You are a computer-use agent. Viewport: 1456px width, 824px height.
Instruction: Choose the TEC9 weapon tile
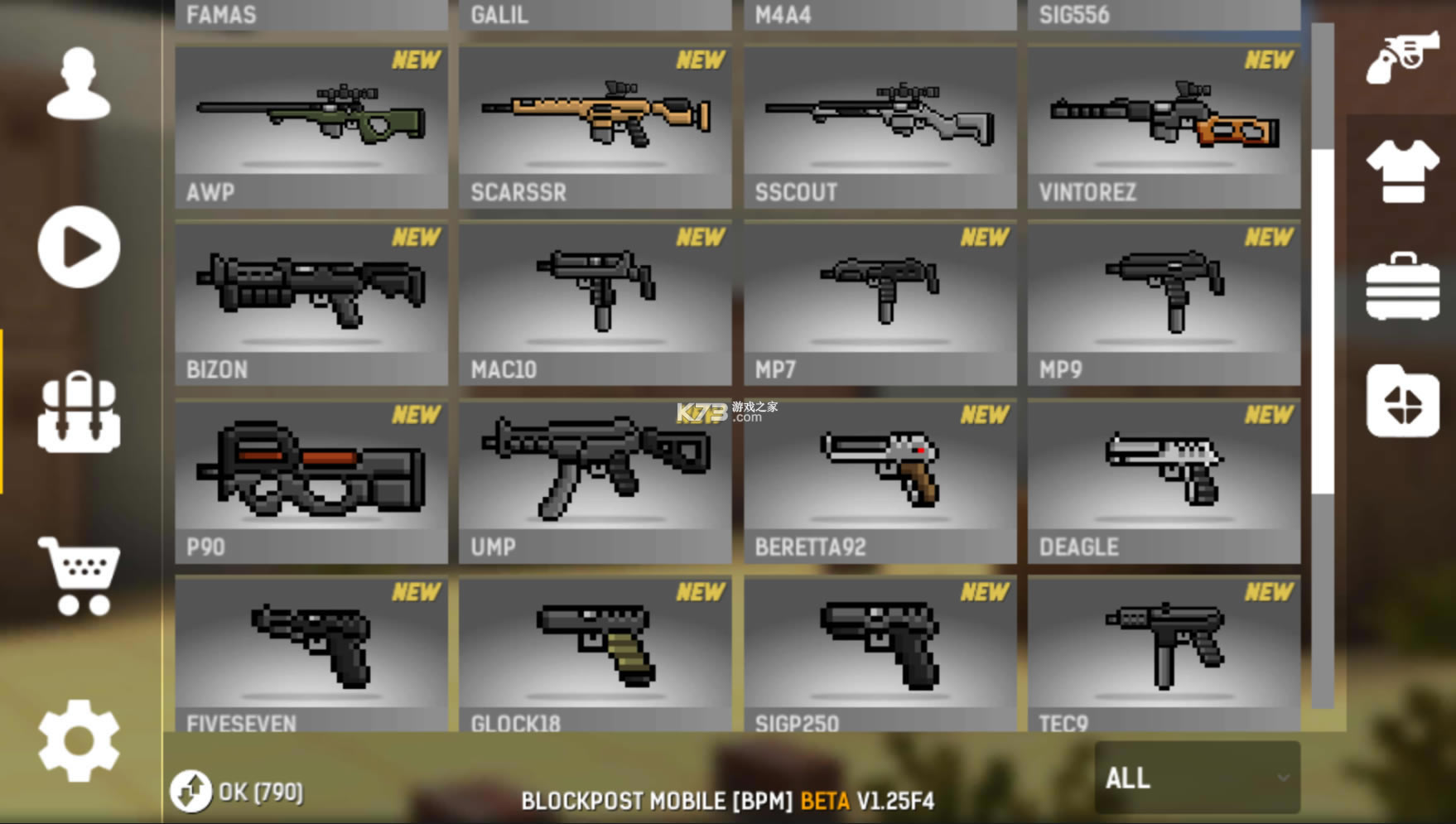1164,654
